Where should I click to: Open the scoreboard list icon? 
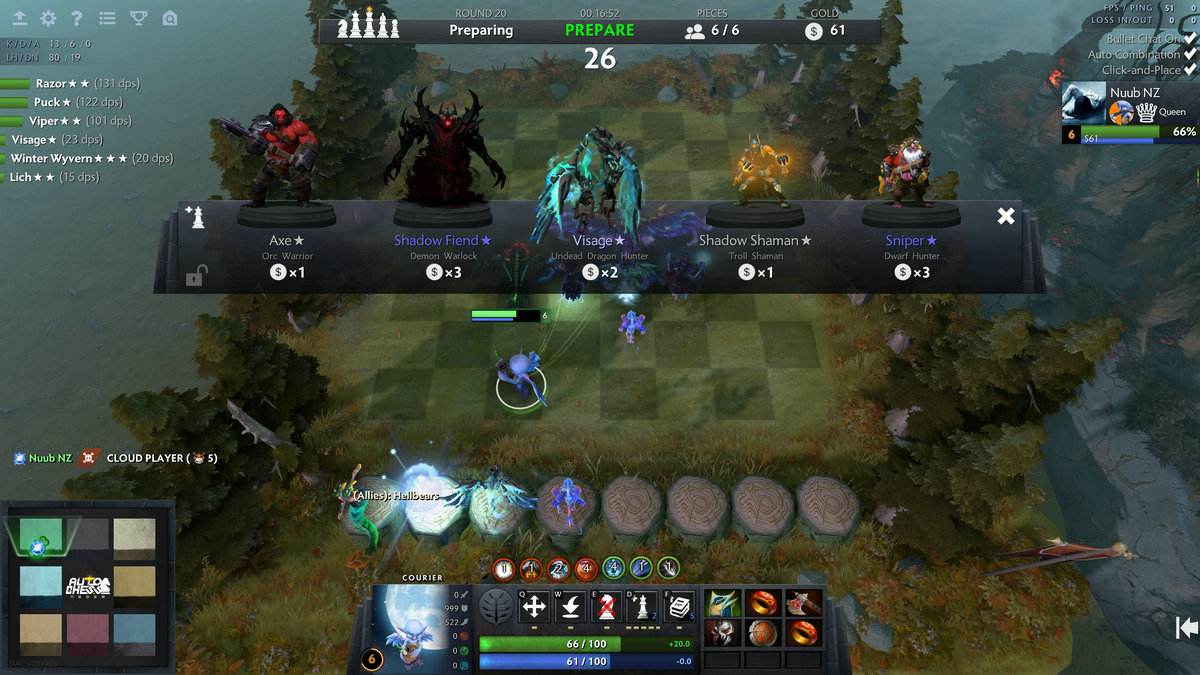coord(108,18)
